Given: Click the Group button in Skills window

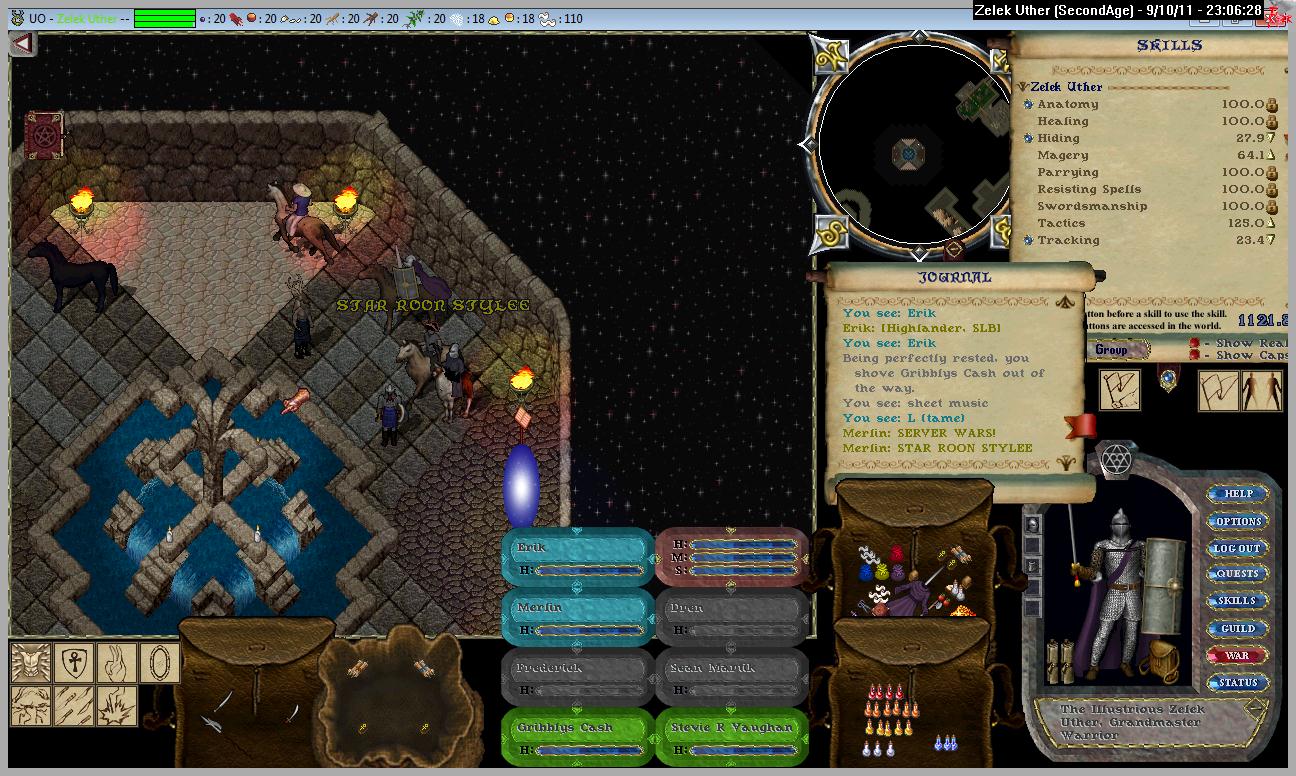Looking at the screenshot, I should (1111, 350).
